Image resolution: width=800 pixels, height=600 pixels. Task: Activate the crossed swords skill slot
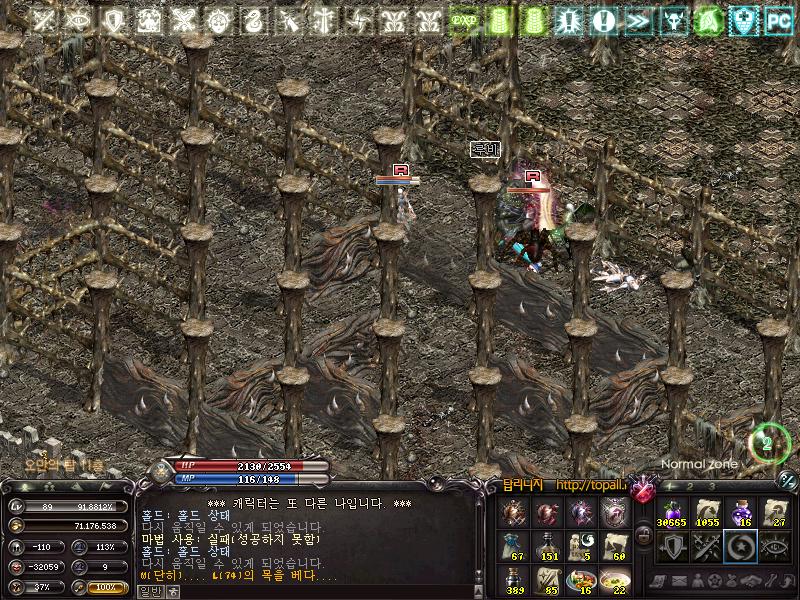coord(707,546)
